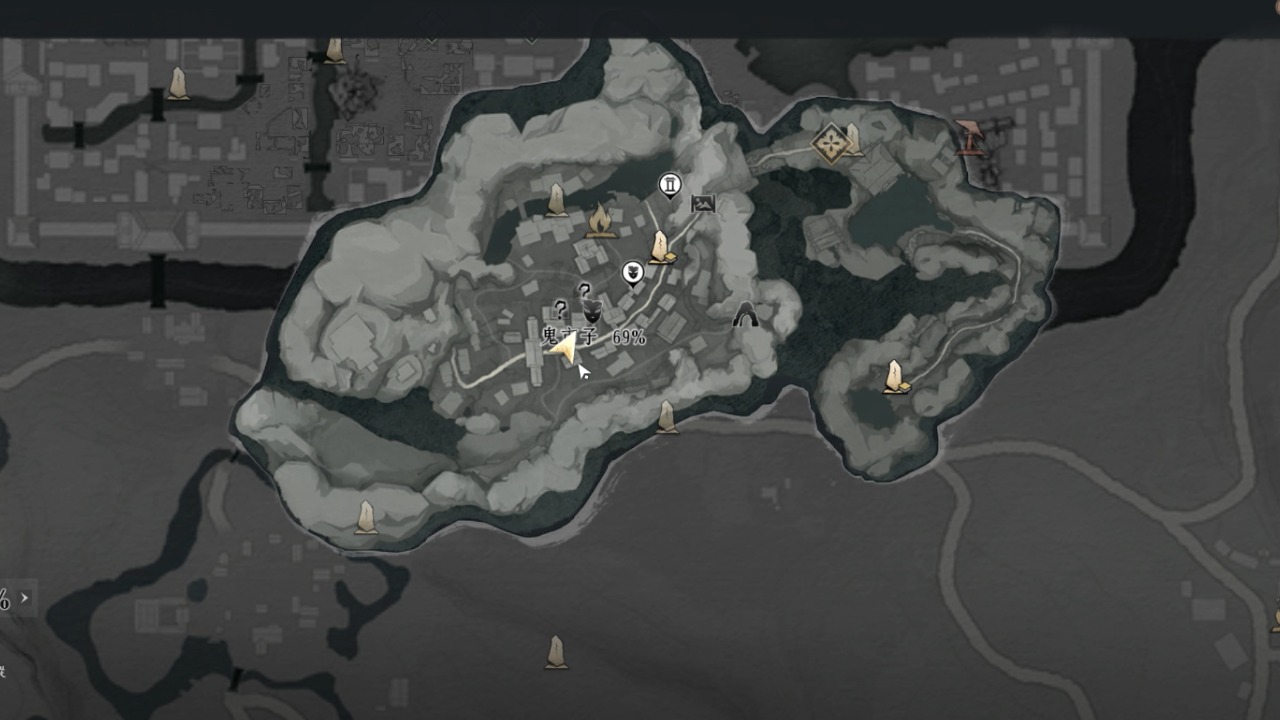Click the diamond flower emblem marker

tap(830, 144)
